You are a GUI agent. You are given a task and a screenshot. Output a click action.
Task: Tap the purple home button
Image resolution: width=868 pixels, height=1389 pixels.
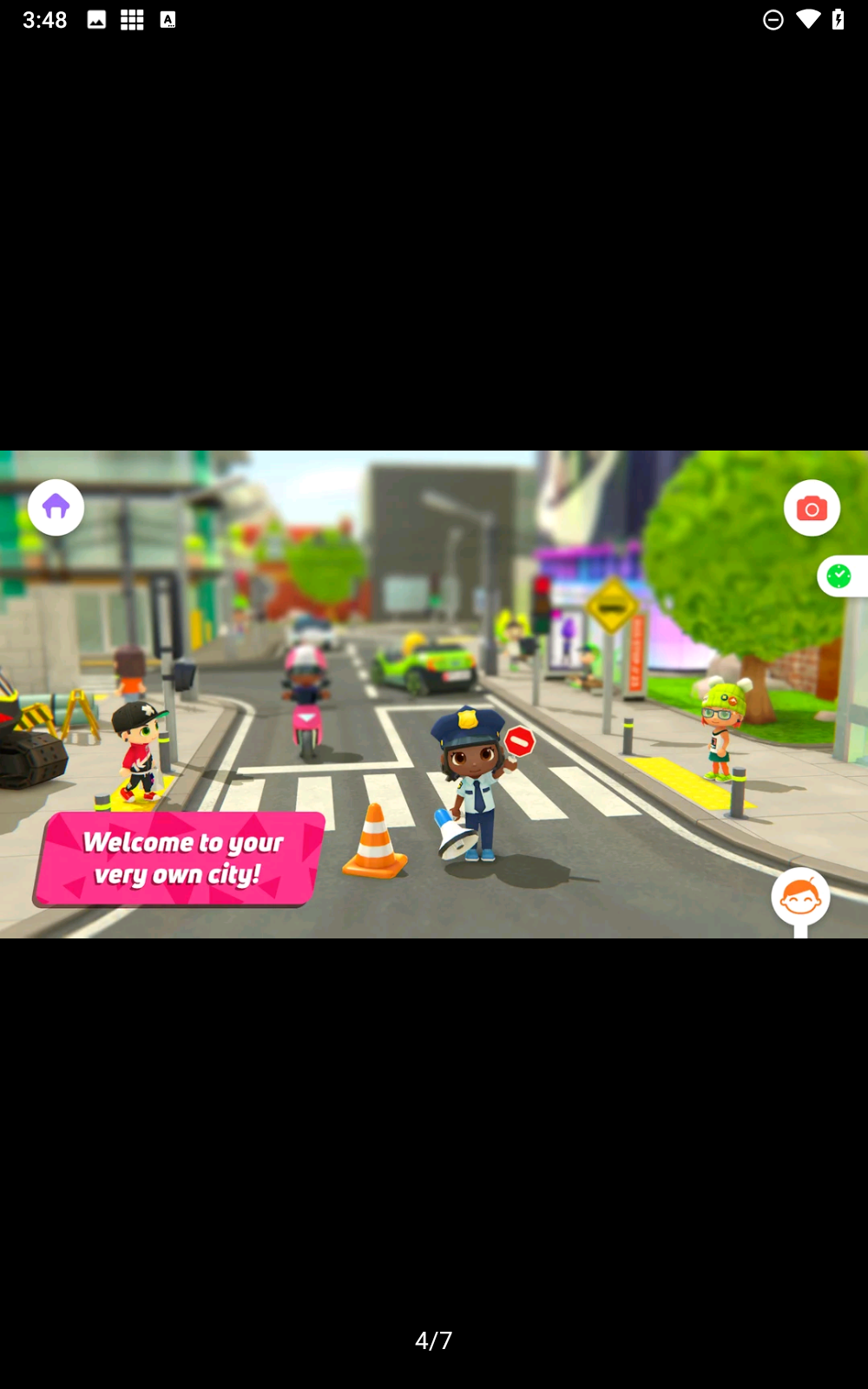pos(56,507)
